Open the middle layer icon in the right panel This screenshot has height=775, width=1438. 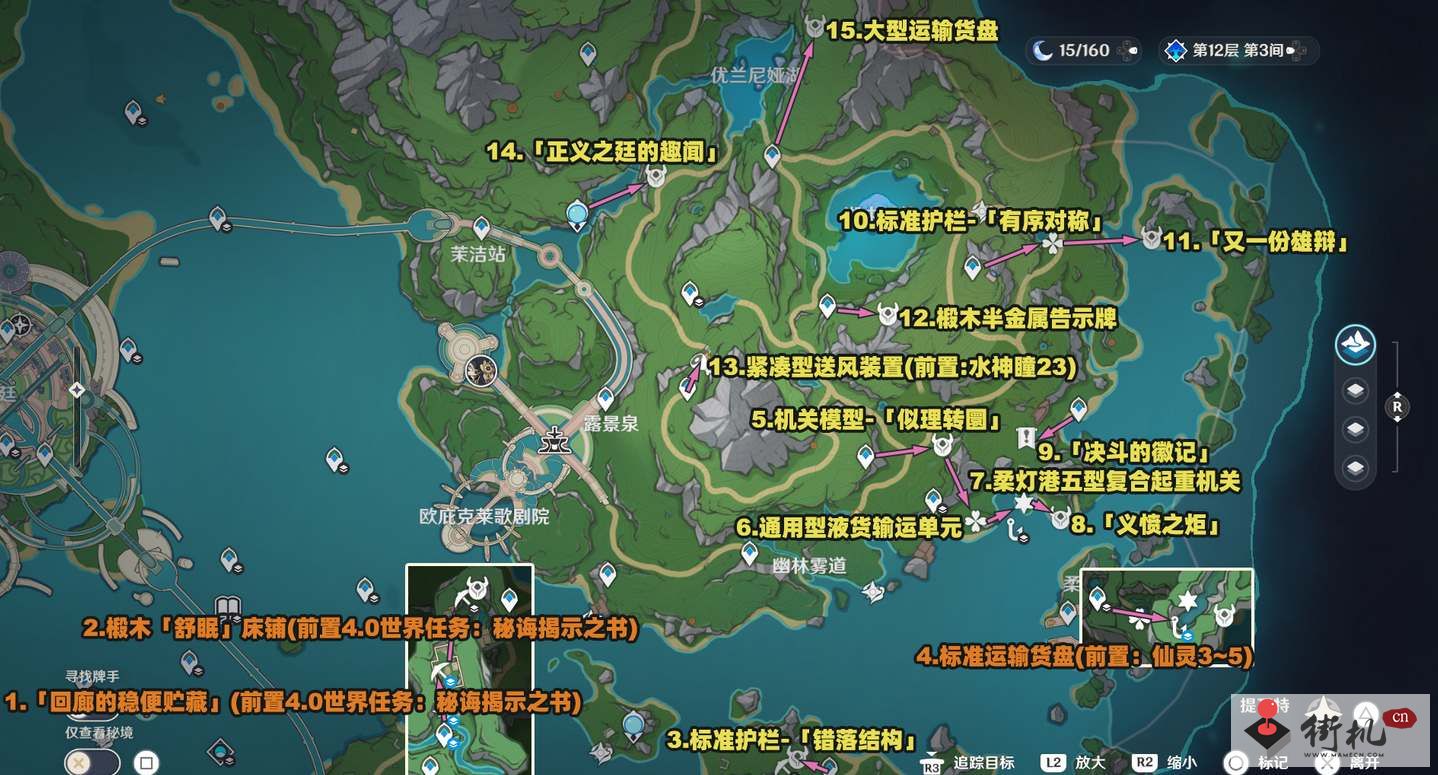(1355, 428)
